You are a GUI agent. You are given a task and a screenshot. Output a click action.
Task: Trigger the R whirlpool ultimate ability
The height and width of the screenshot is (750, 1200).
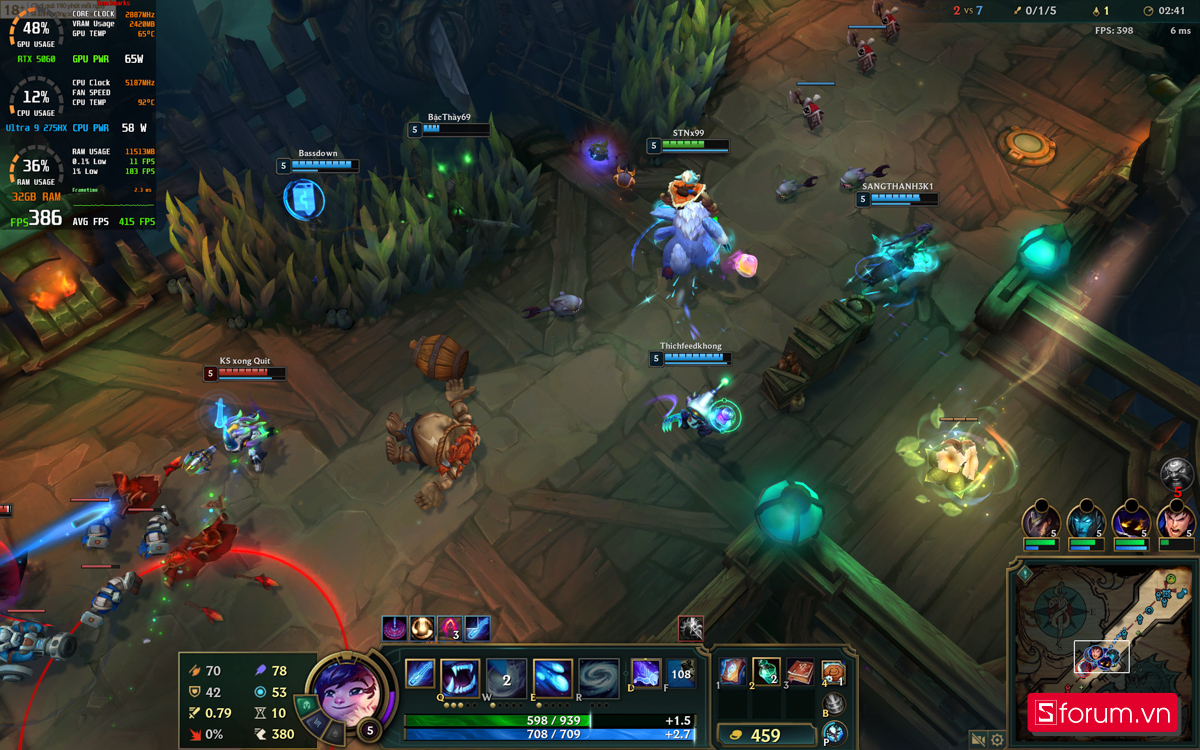[598, 678]
